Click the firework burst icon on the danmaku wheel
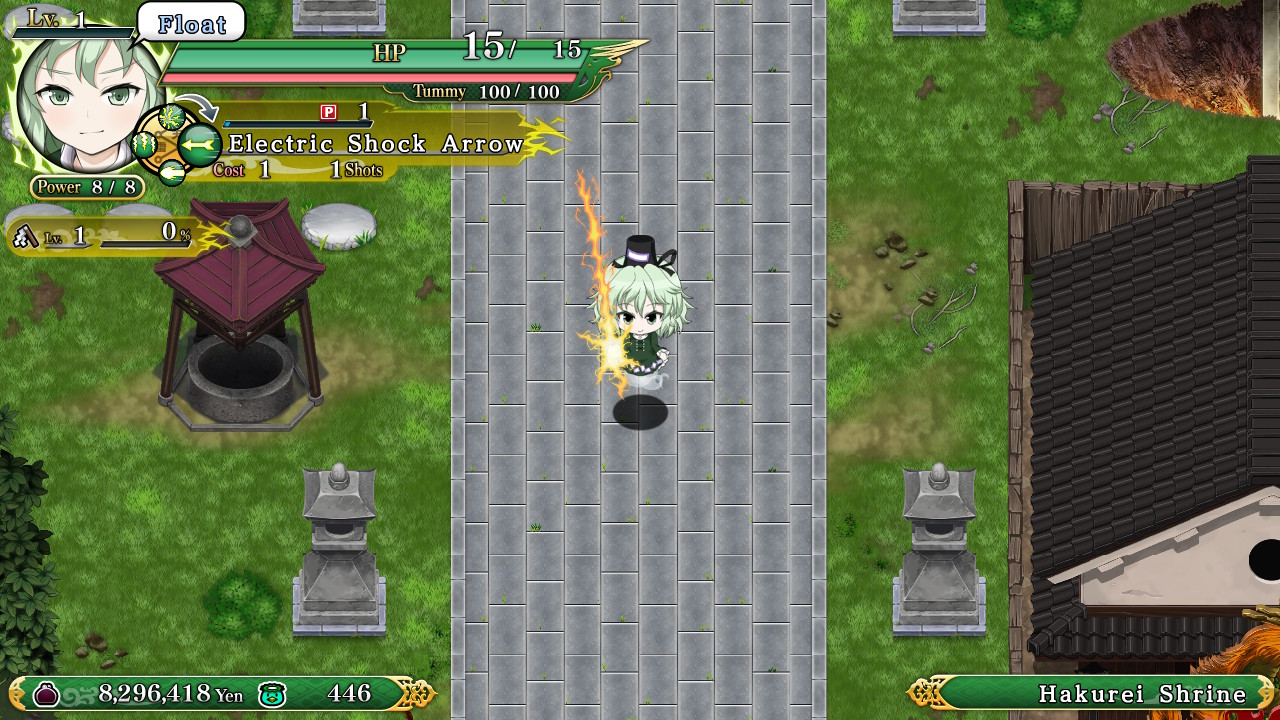Image resolution: width=1280 pixels, height=720 pixels. click(170, 117)
